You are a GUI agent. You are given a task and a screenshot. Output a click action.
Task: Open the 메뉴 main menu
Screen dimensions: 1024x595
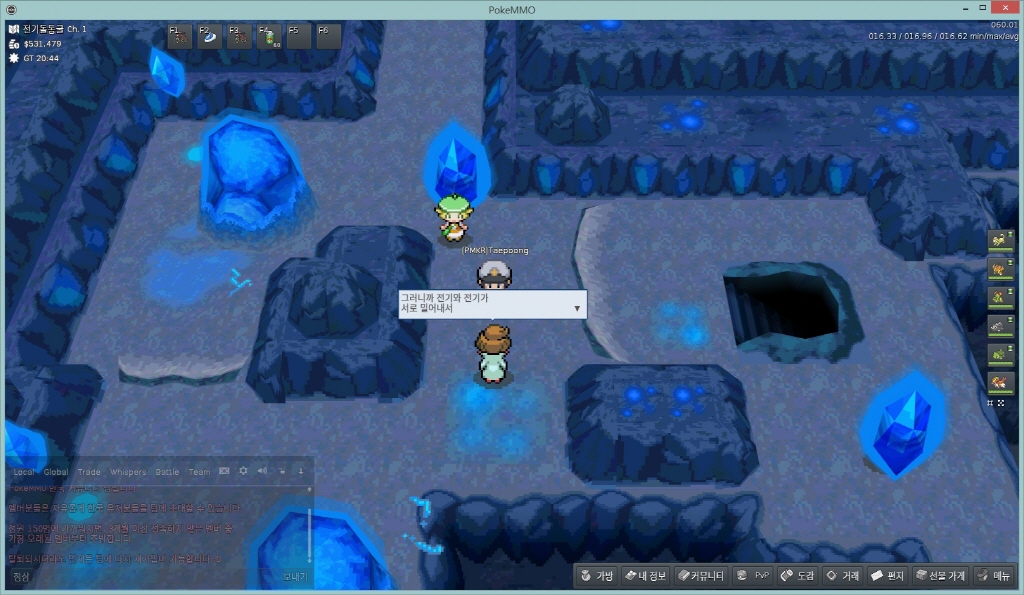click(994, 576)
